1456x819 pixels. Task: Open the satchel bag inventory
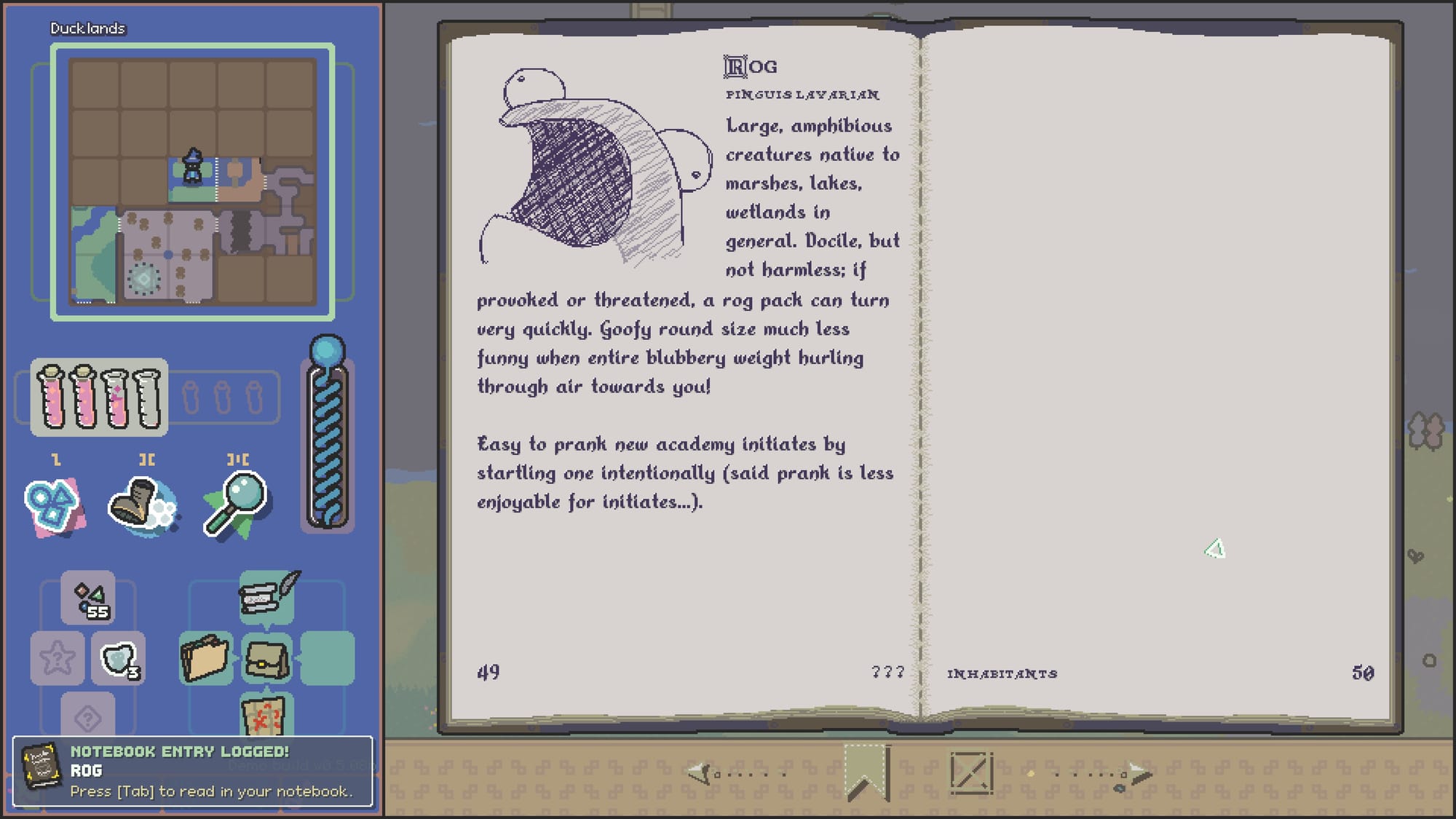click(266, 658)
